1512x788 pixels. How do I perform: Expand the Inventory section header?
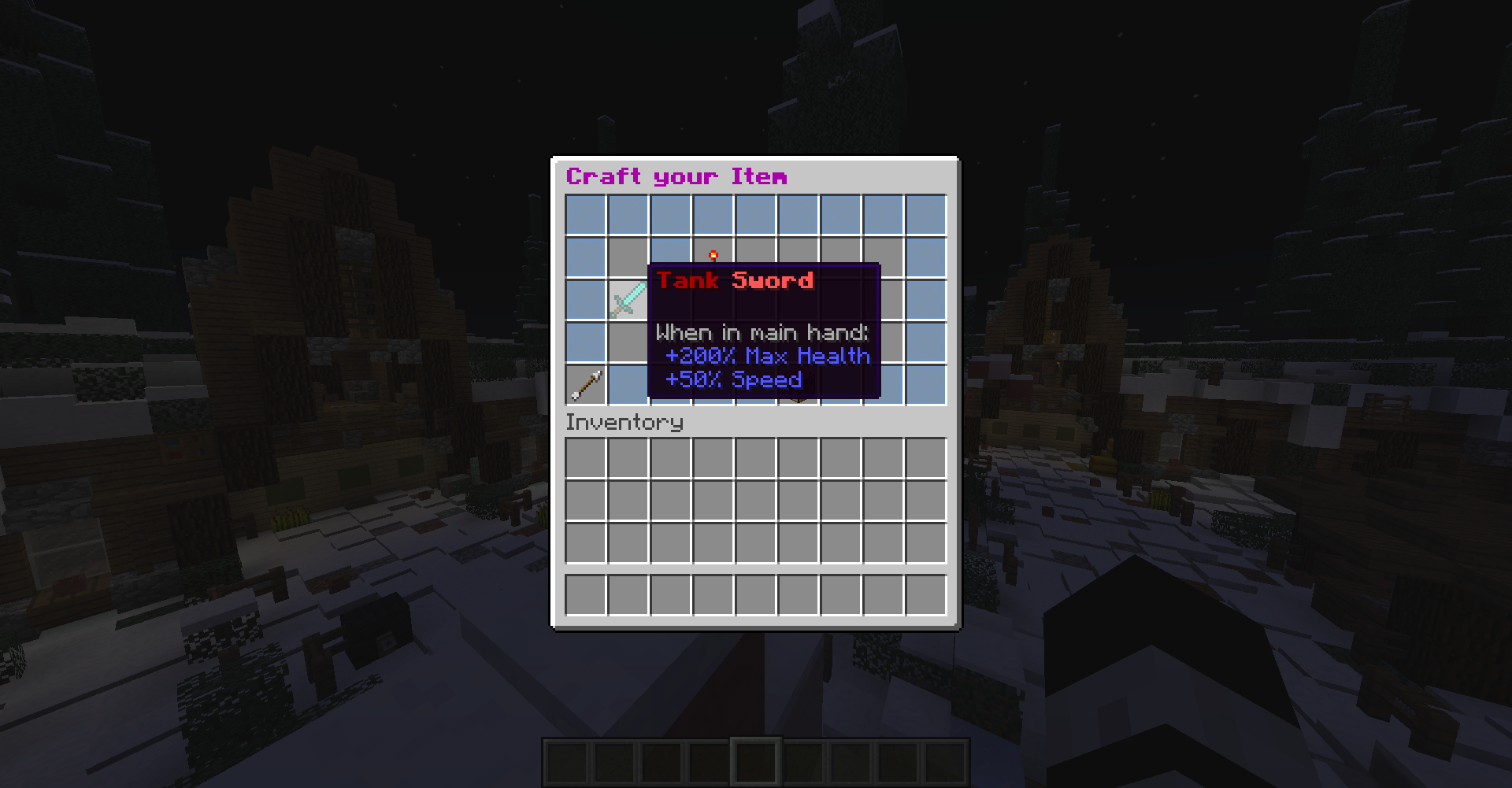tap(624, 423)
